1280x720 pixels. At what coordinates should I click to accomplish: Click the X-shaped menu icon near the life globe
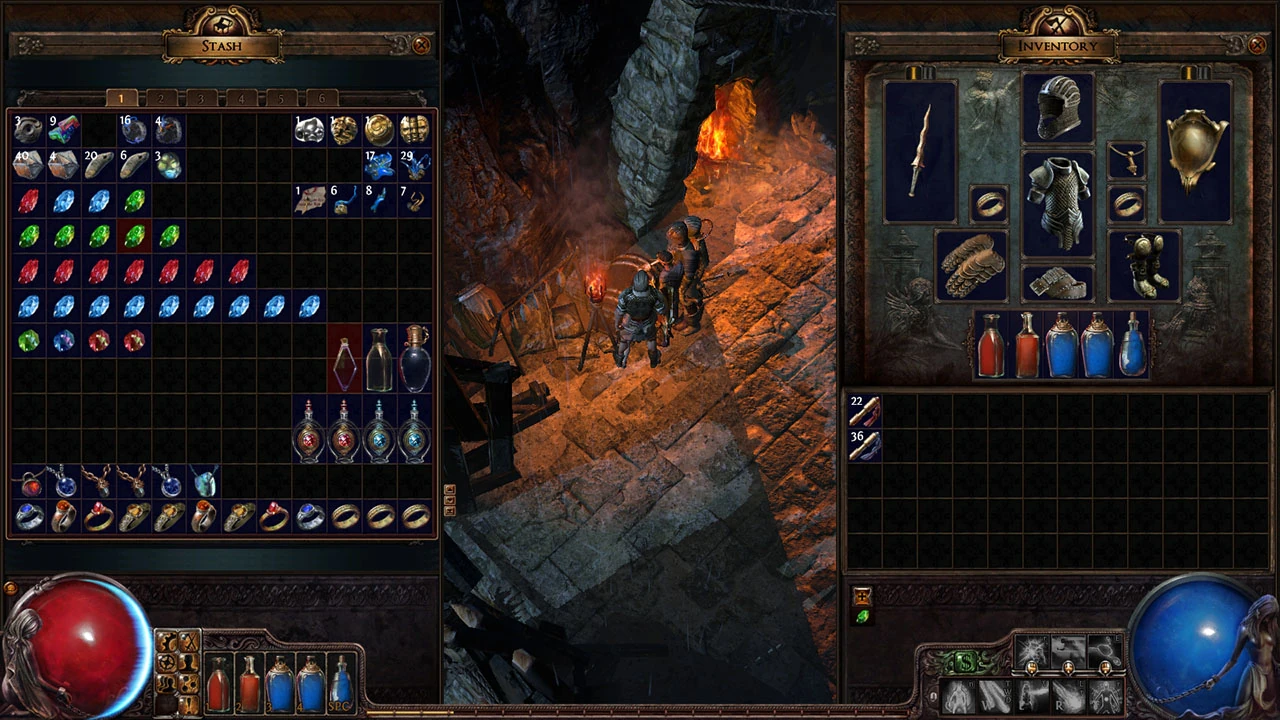tap(188, 641)
